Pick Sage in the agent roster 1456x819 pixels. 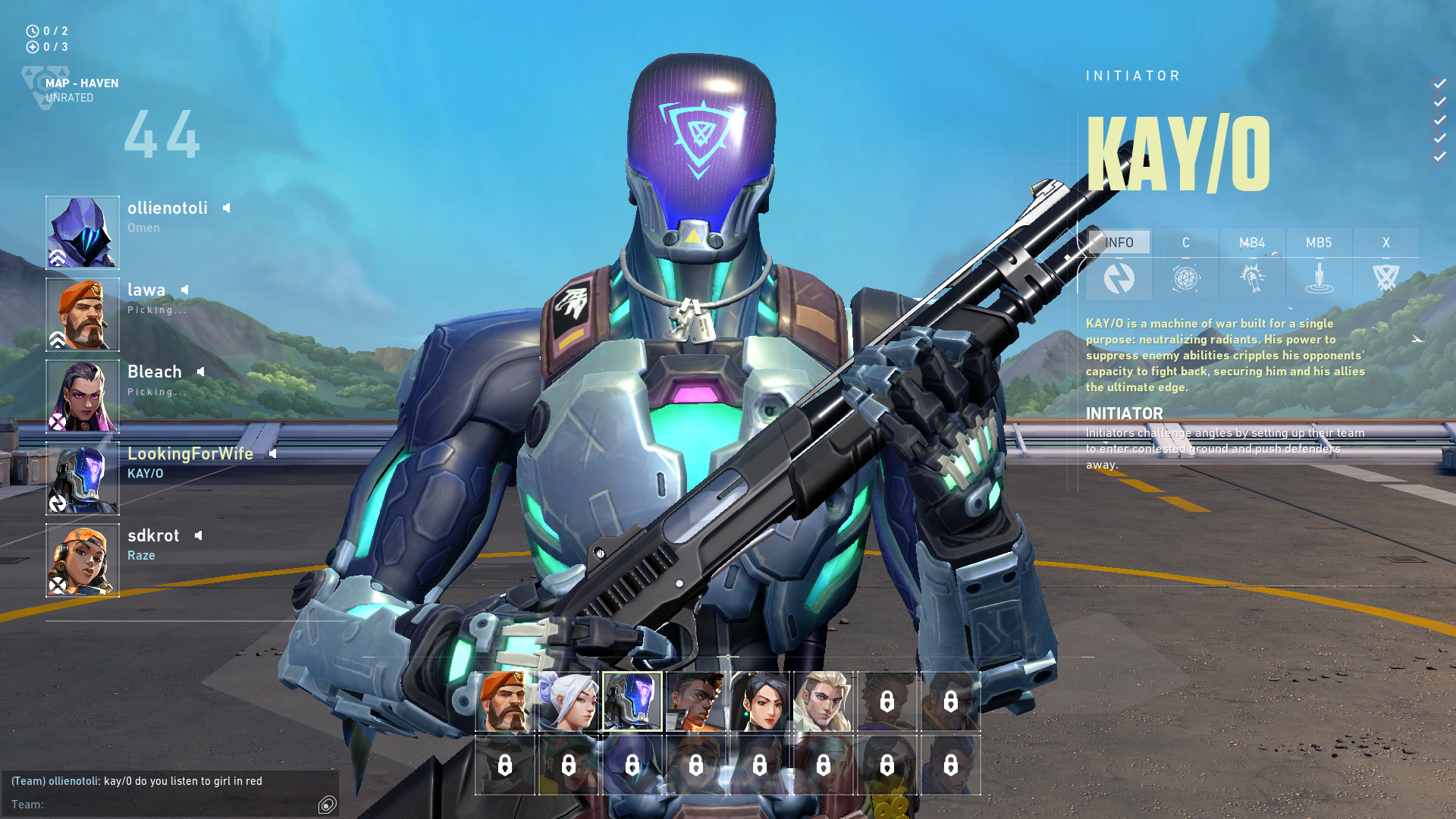[760, 701]
